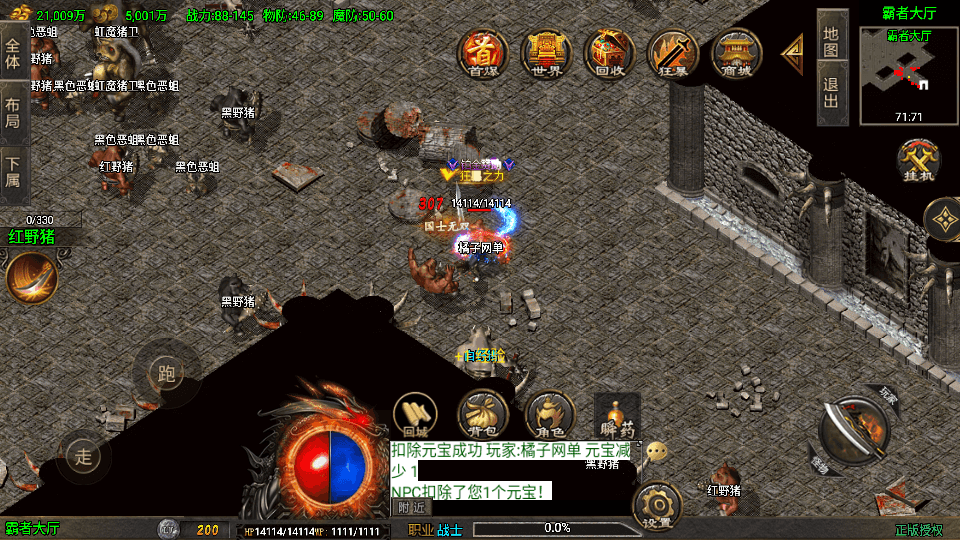Open 设置 settings gear
The image size is (960, 540).
(x=657, y=506)
